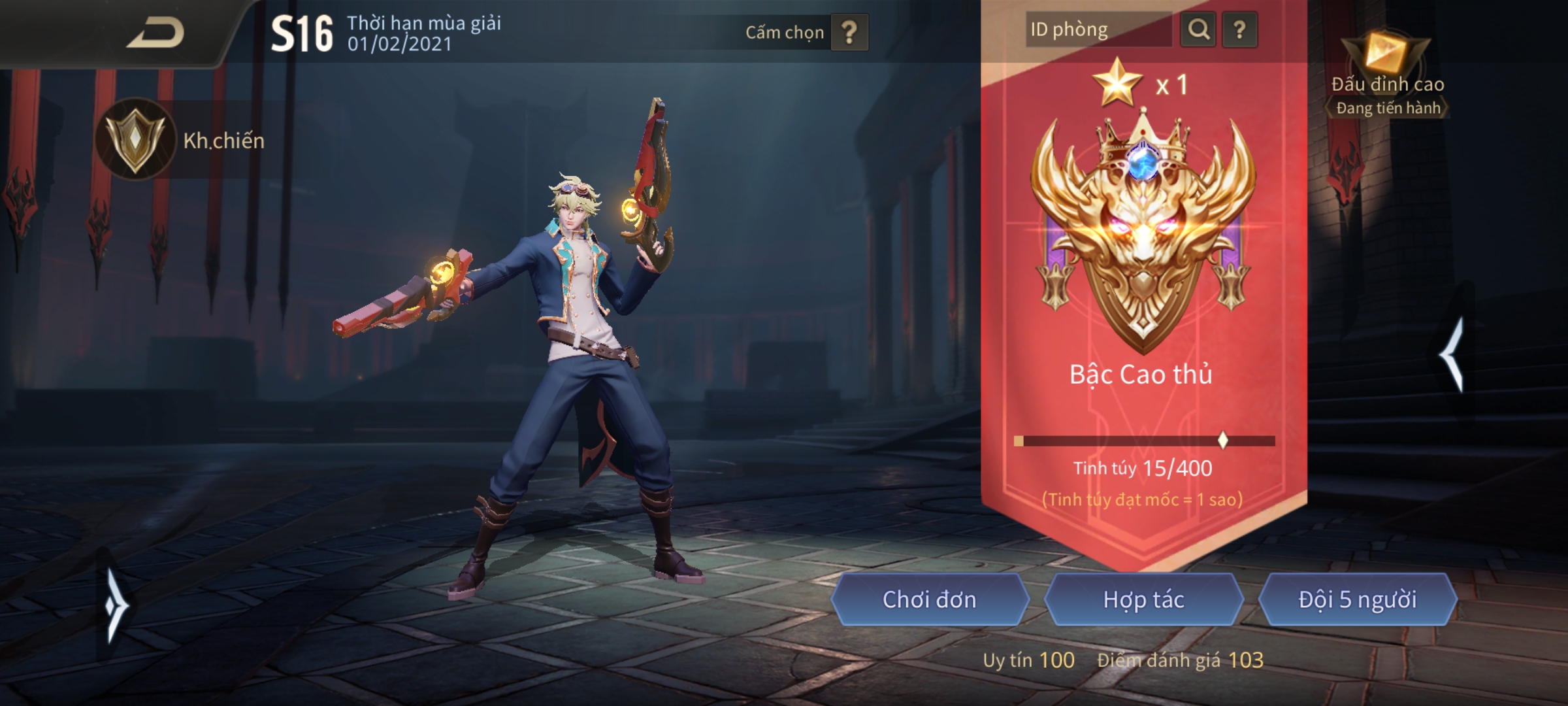Open the Cấm chọn help question mark
This screenshot has width=1568, height=706.
tap(849, 32)
